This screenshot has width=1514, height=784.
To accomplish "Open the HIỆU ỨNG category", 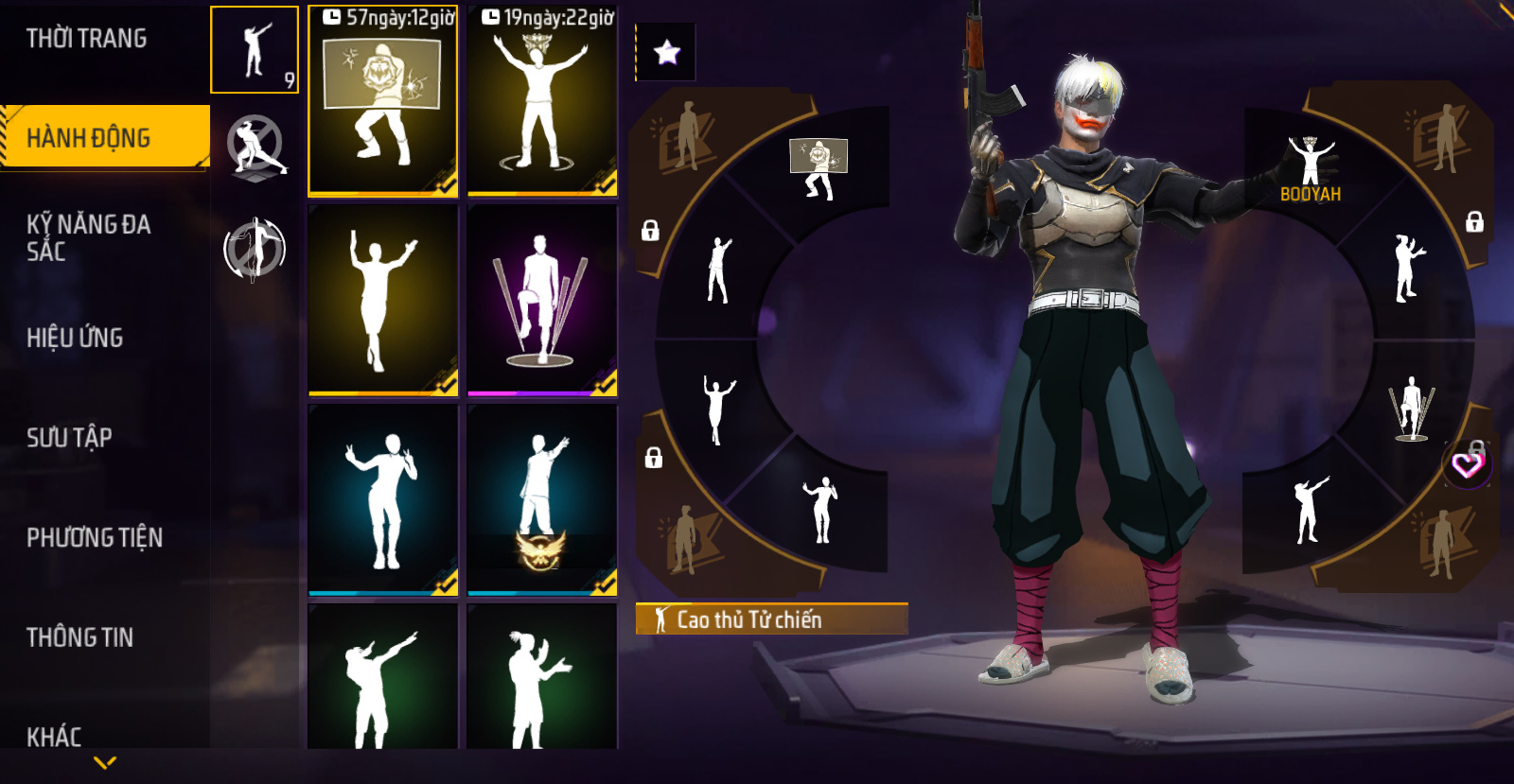I will 75,338.
